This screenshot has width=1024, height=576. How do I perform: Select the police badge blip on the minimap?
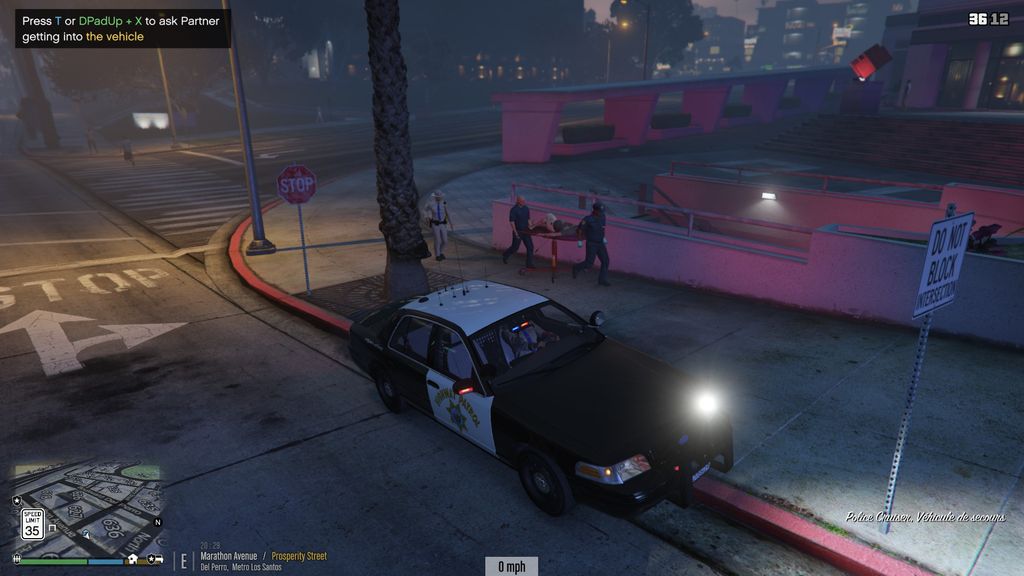click(17, 499)
